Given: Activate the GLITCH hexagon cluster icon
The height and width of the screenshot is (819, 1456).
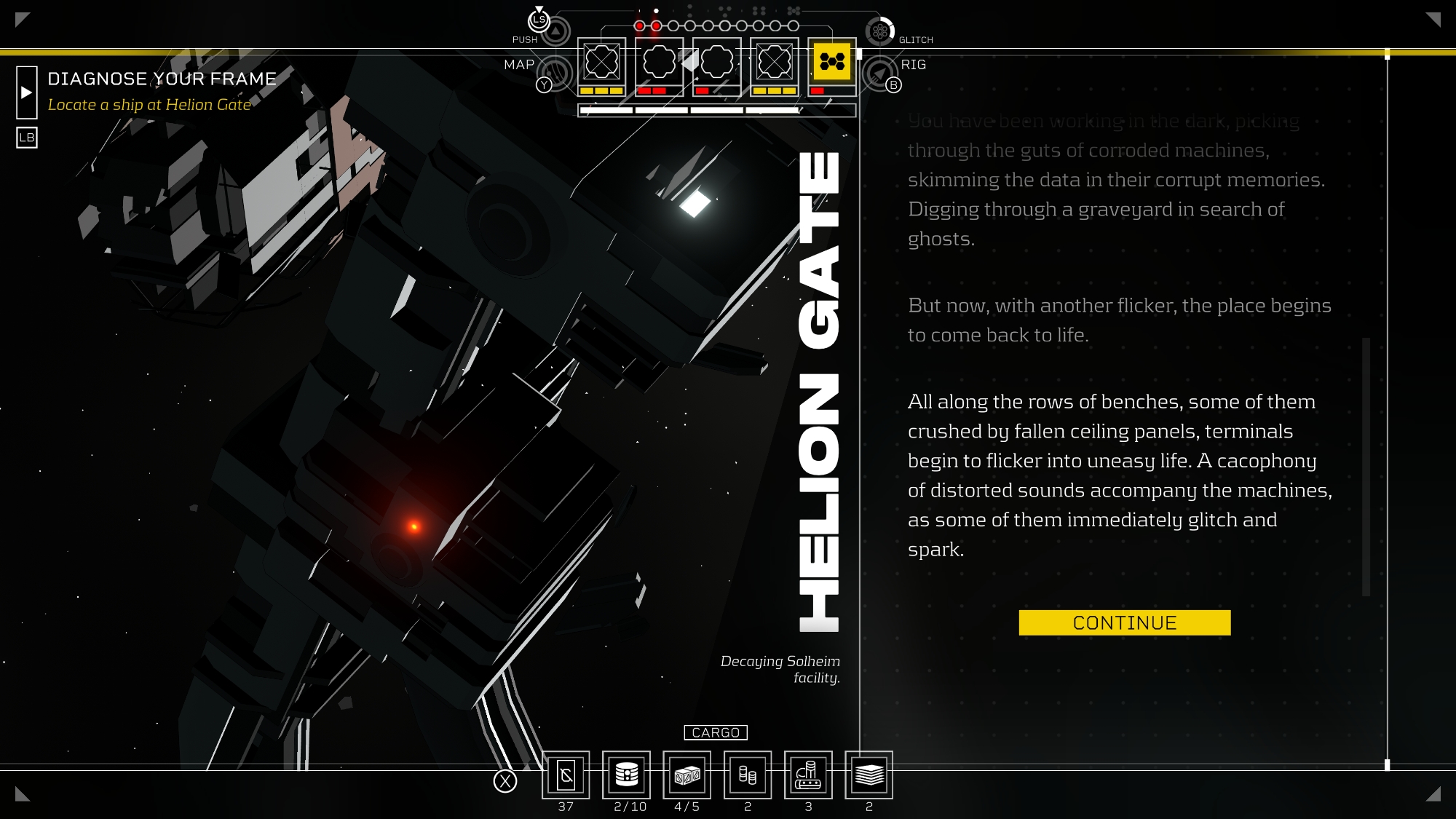Looking at the screenshot, I should pos(880,31).
